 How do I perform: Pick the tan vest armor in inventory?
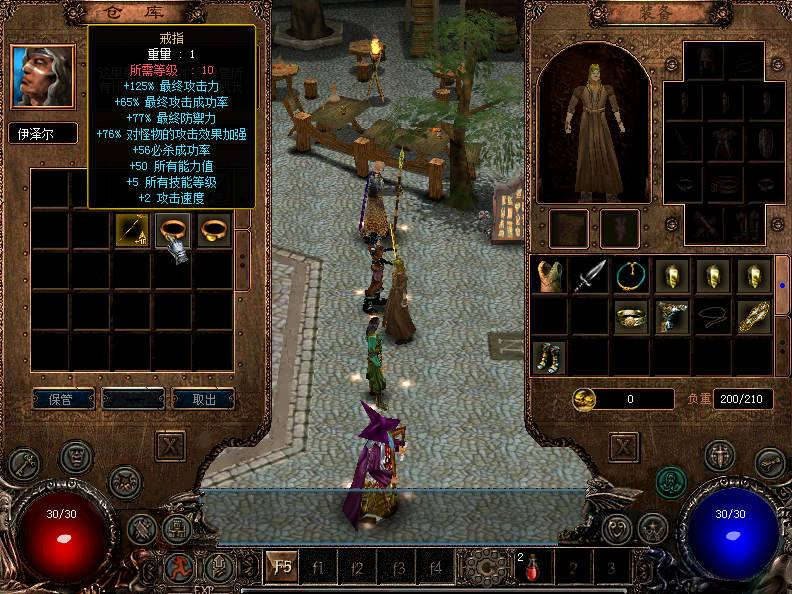[x=549, y=275]
